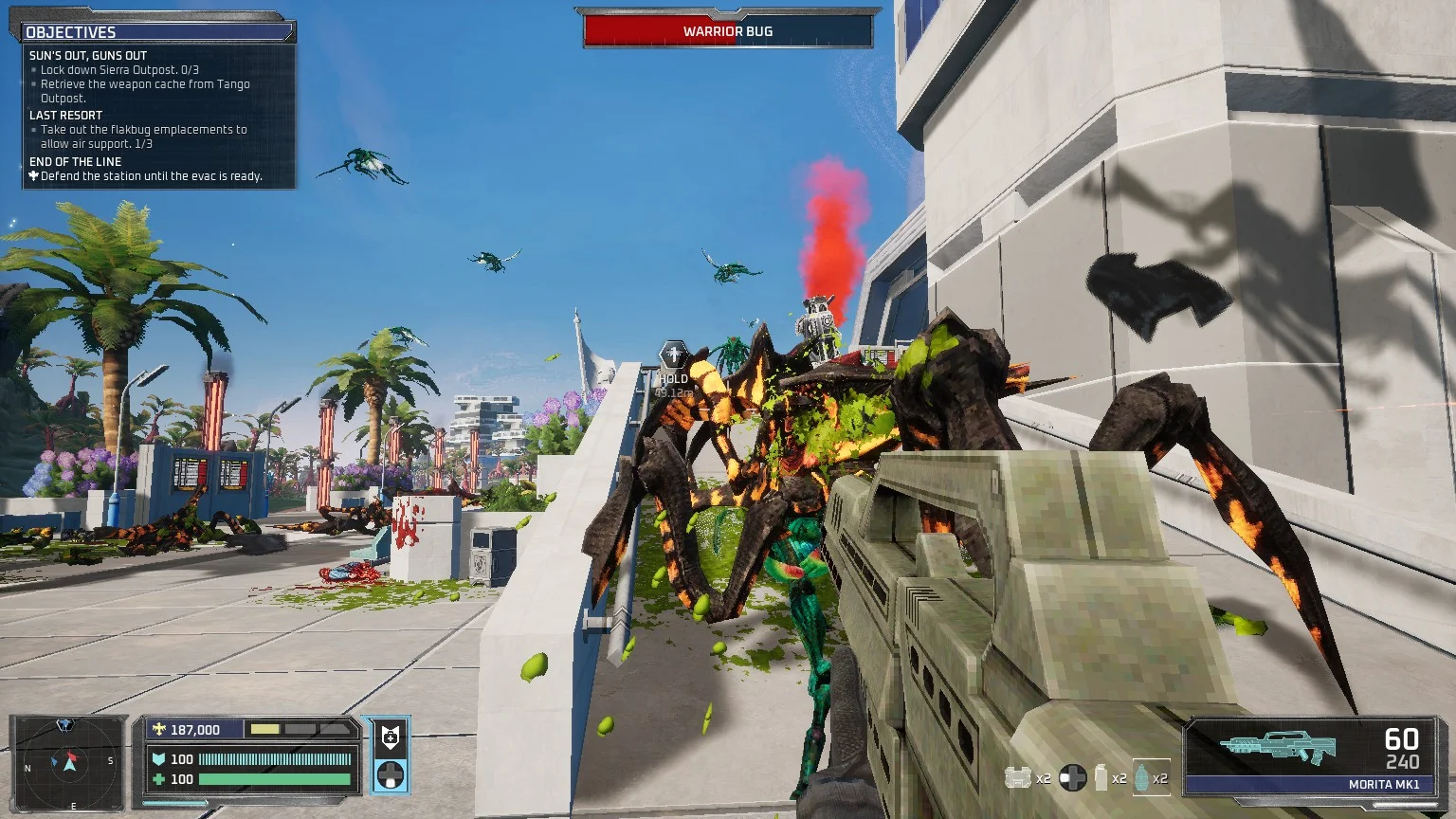
Task: Expand the LAST RESORT objective section
Action: click(x=65, y=115)
